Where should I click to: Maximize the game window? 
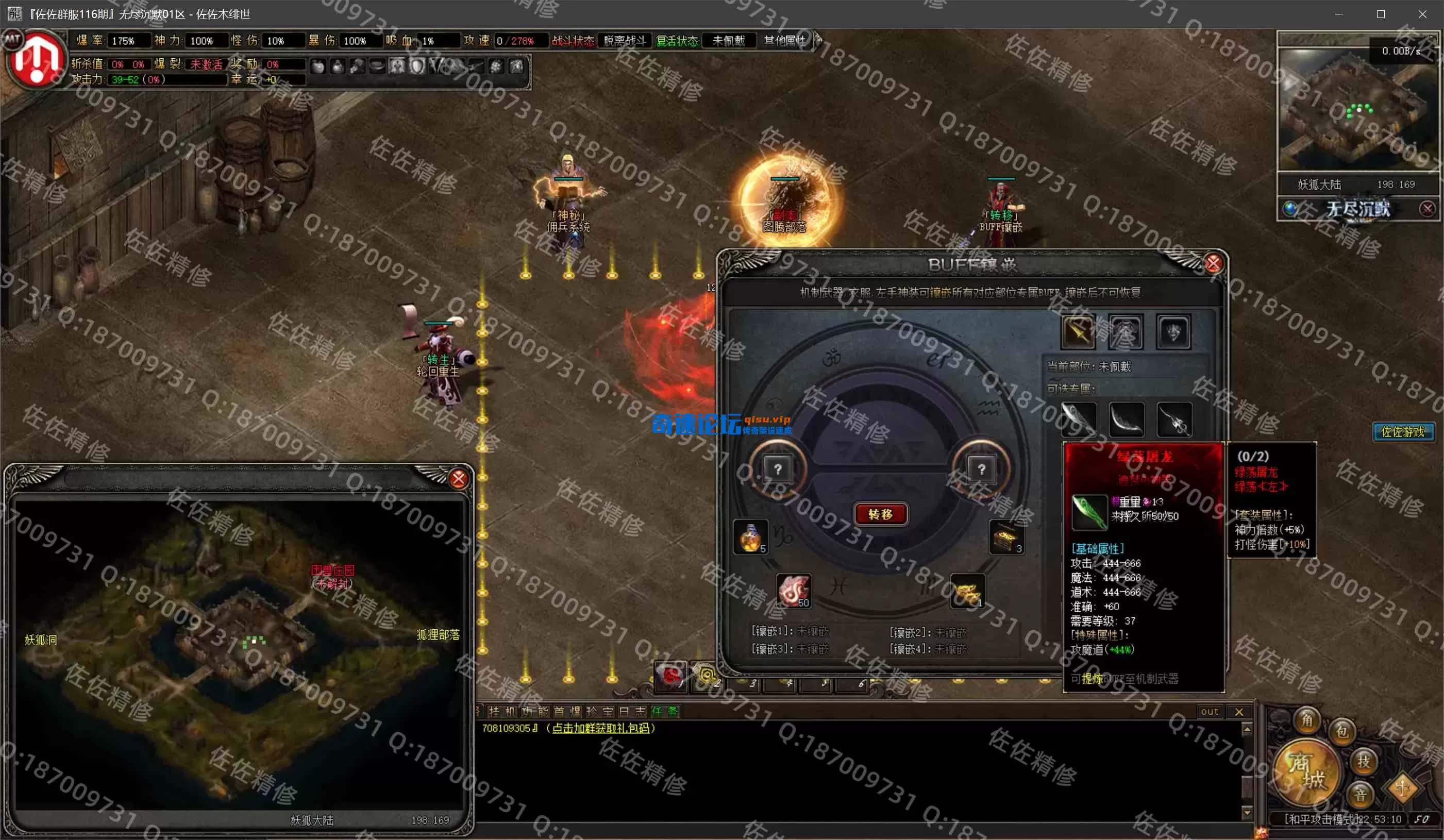point(1381,14)
